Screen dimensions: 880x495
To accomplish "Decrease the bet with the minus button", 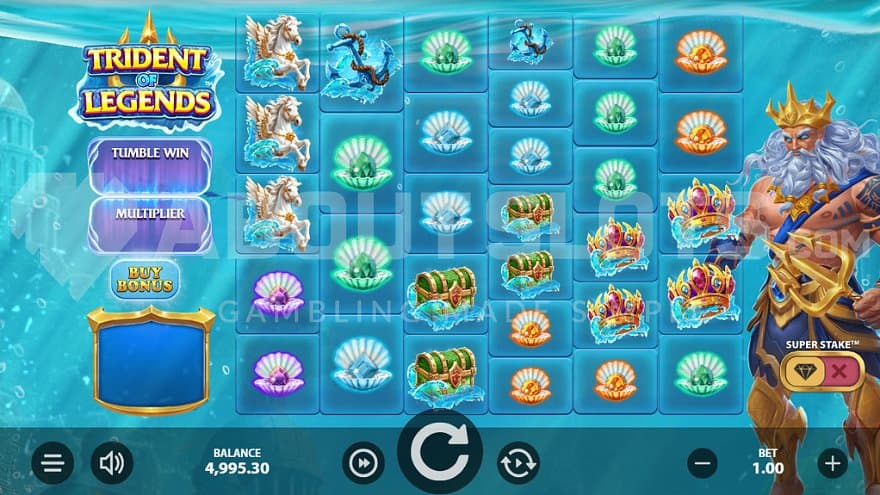I will point(703,463).
